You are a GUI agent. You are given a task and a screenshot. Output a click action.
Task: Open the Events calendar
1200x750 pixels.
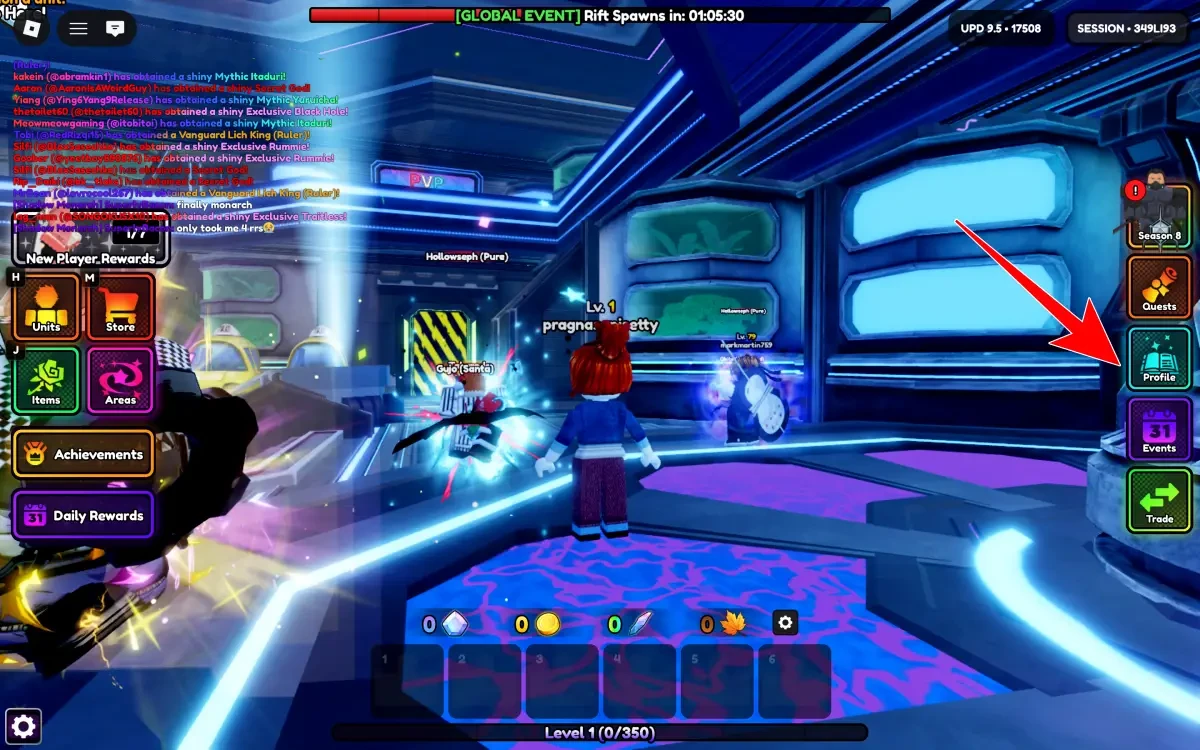(1159, 429)
